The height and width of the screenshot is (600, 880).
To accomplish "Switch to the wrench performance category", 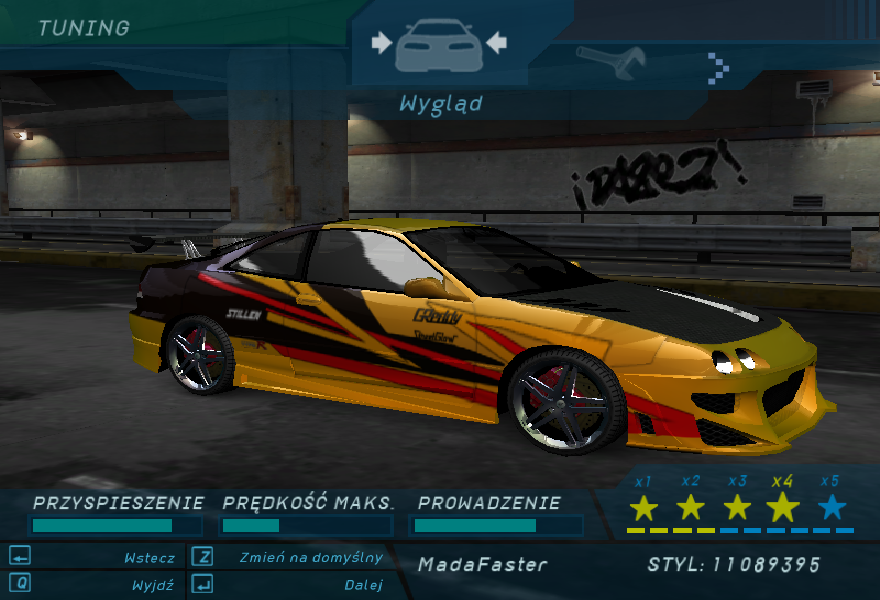I will tap(612, 63).
